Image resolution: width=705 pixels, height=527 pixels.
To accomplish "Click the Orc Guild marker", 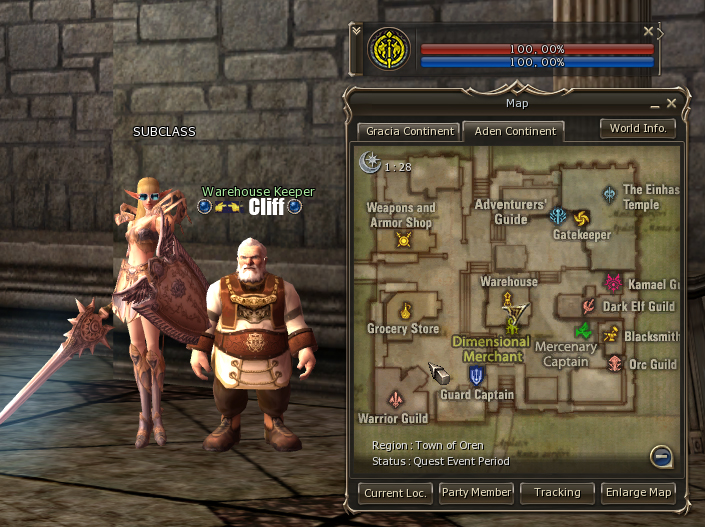I will point(615,364).
